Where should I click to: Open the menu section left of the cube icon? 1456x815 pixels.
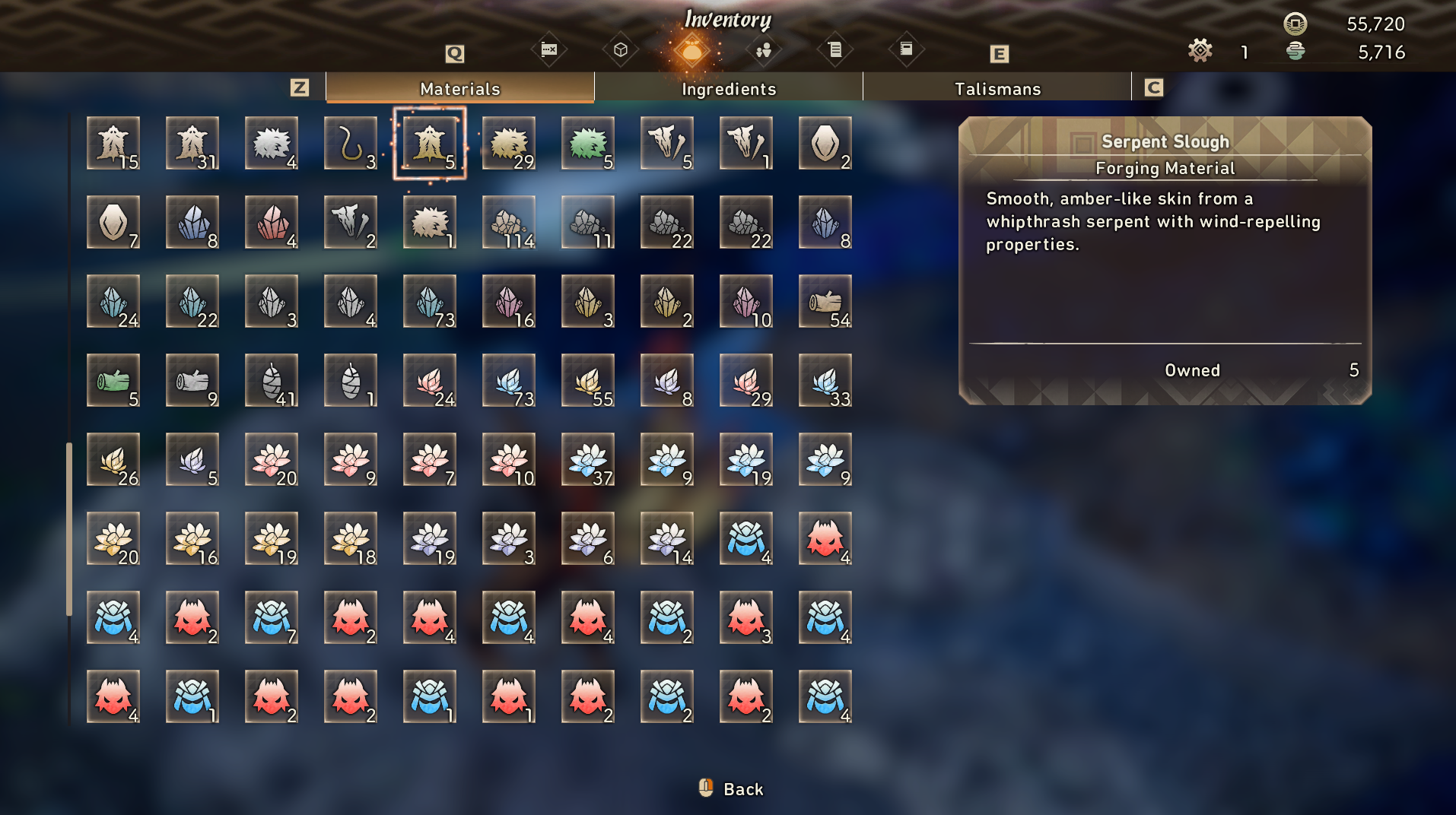point(548,50)
